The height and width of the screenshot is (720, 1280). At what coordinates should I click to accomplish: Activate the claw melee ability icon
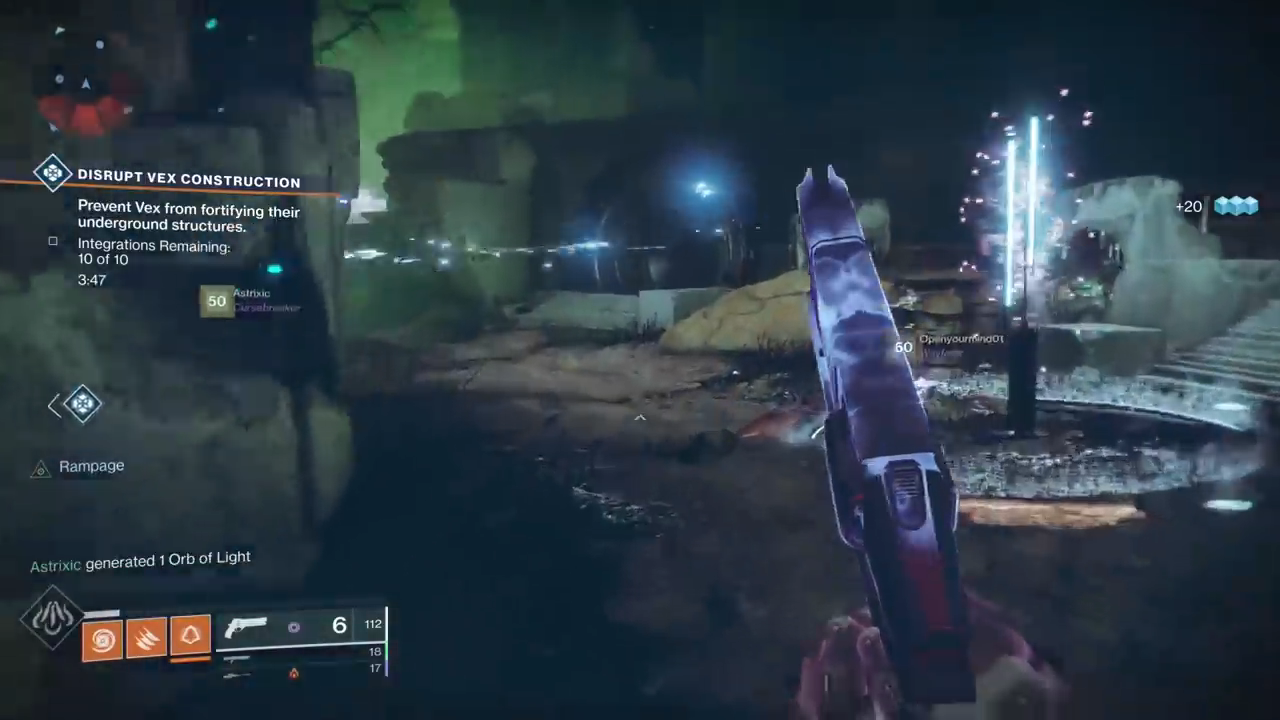tap(146, 637)
